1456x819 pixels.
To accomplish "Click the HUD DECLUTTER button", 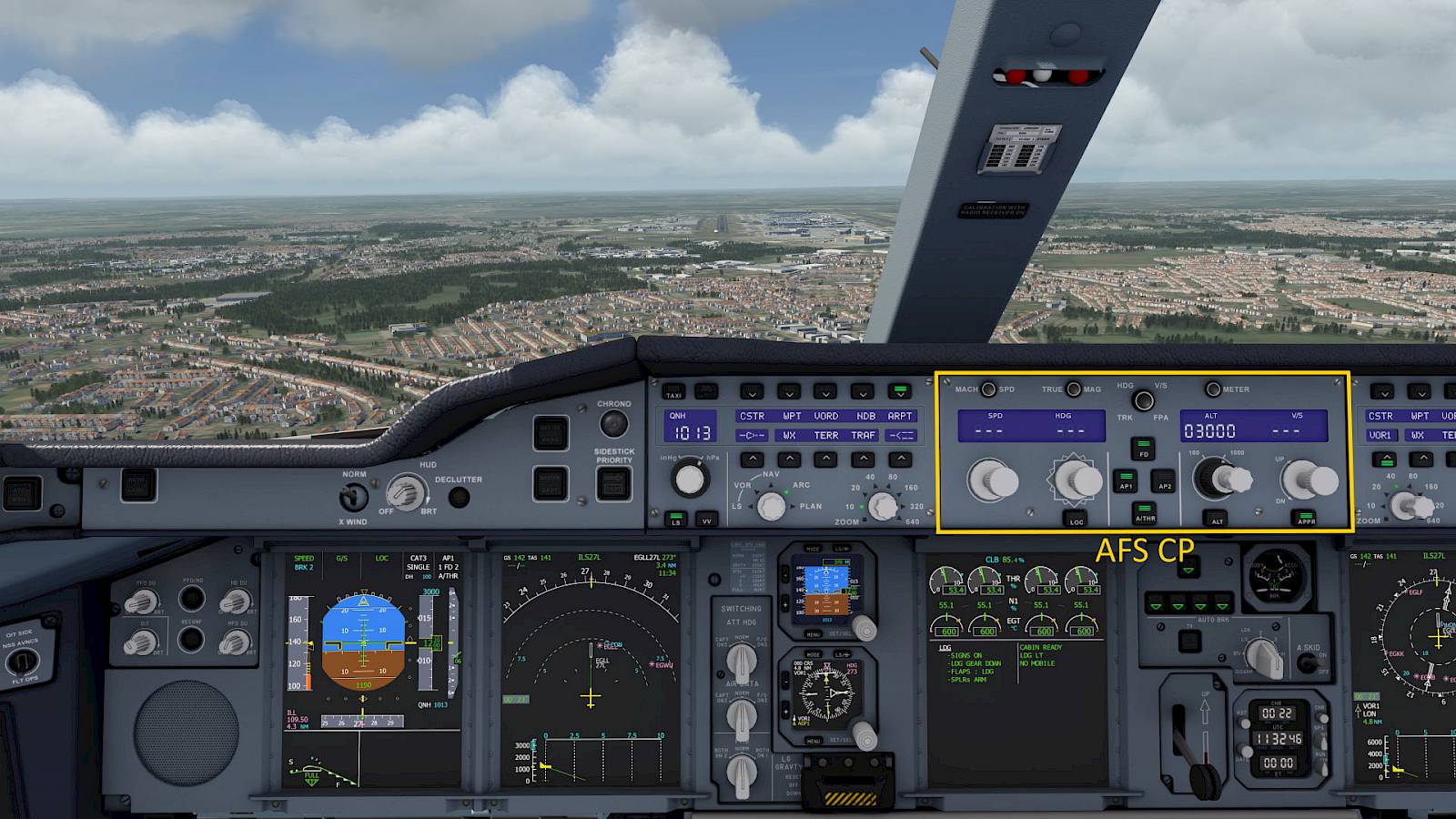I will pos(460,497).
